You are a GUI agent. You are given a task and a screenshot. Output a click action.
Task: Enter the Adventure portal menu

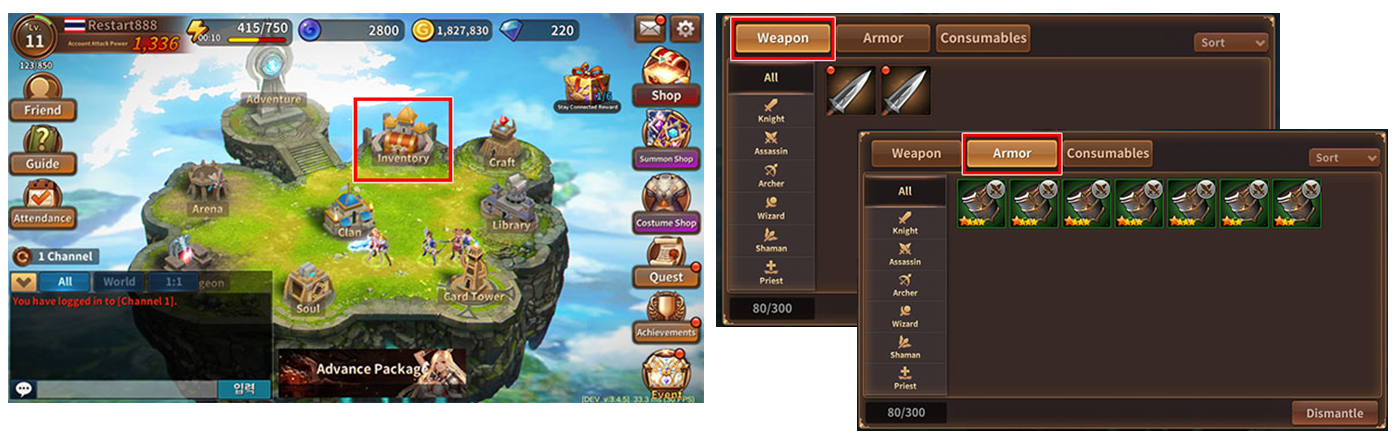pyautogui.click(x=273, y=87)
